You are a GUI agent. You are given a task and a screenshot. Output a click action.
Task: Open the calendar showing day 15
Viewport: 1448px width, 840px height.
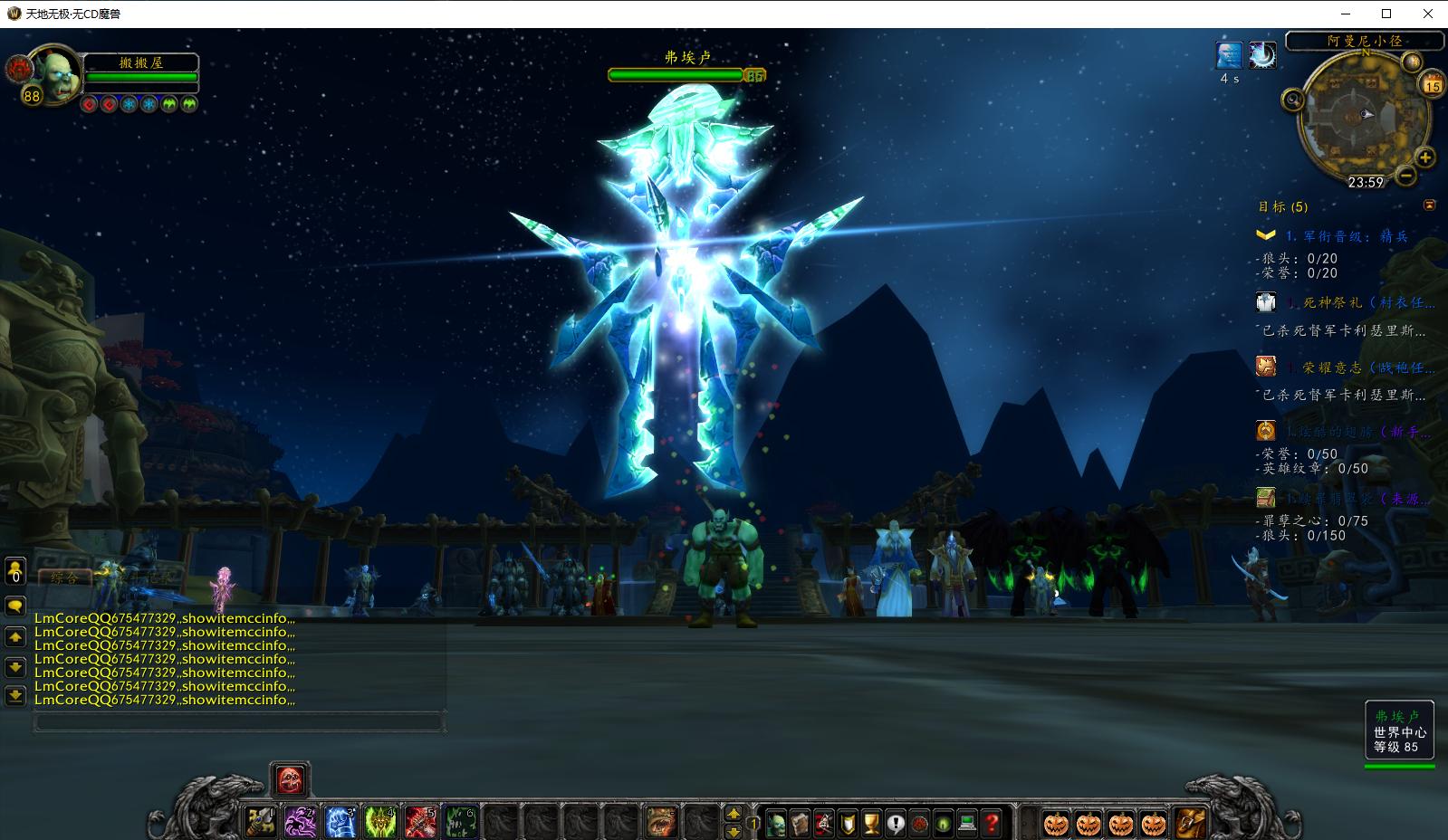click(x=1432, y=86)
